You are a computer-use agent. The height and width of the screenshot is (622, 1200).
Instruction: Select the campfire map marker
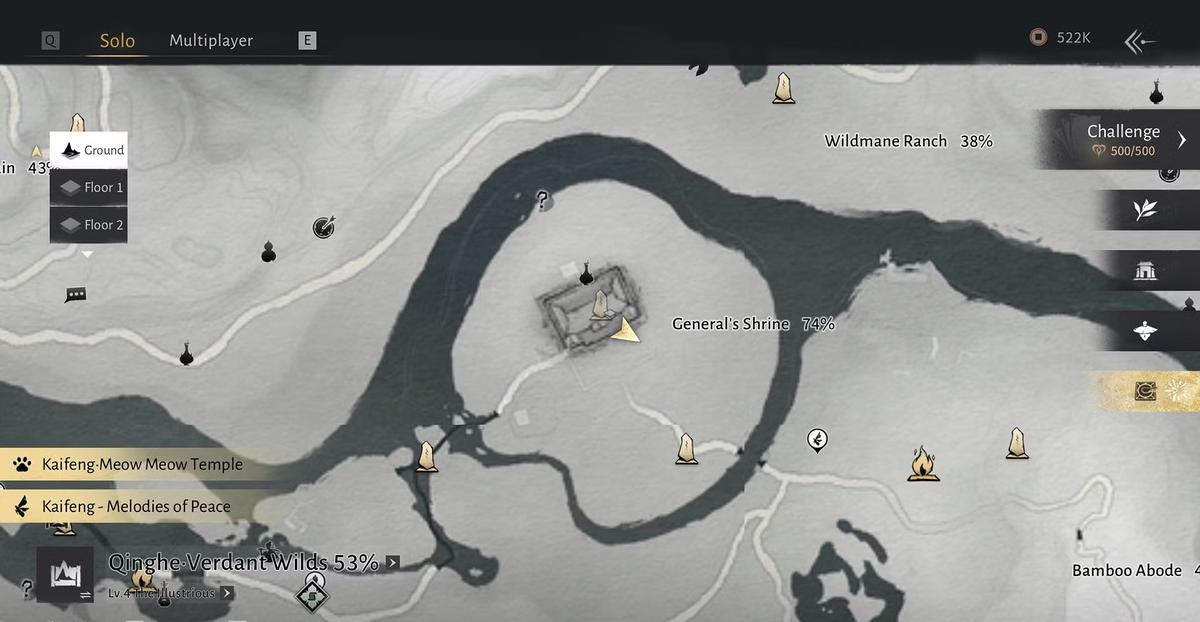922,464
